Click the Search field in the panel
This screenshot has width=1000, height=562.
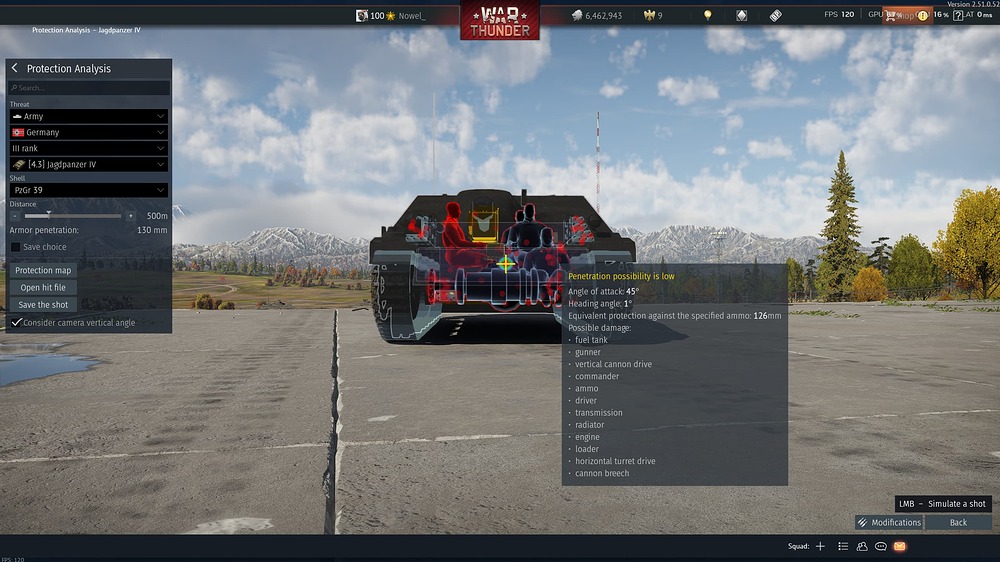click(89, 88)
